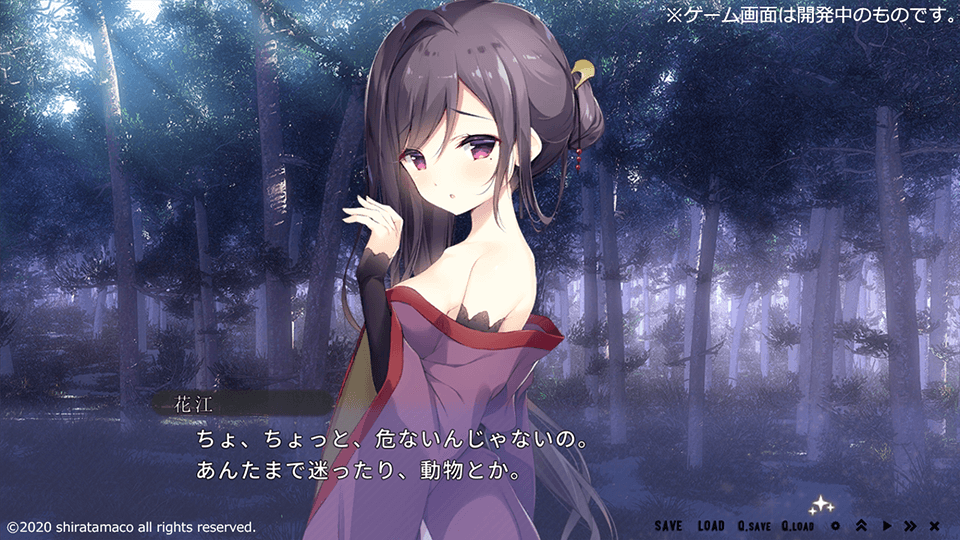Open the LOAD menu
Image resolution: width=960 pixels, height=540 pixels.
point(711,526)
